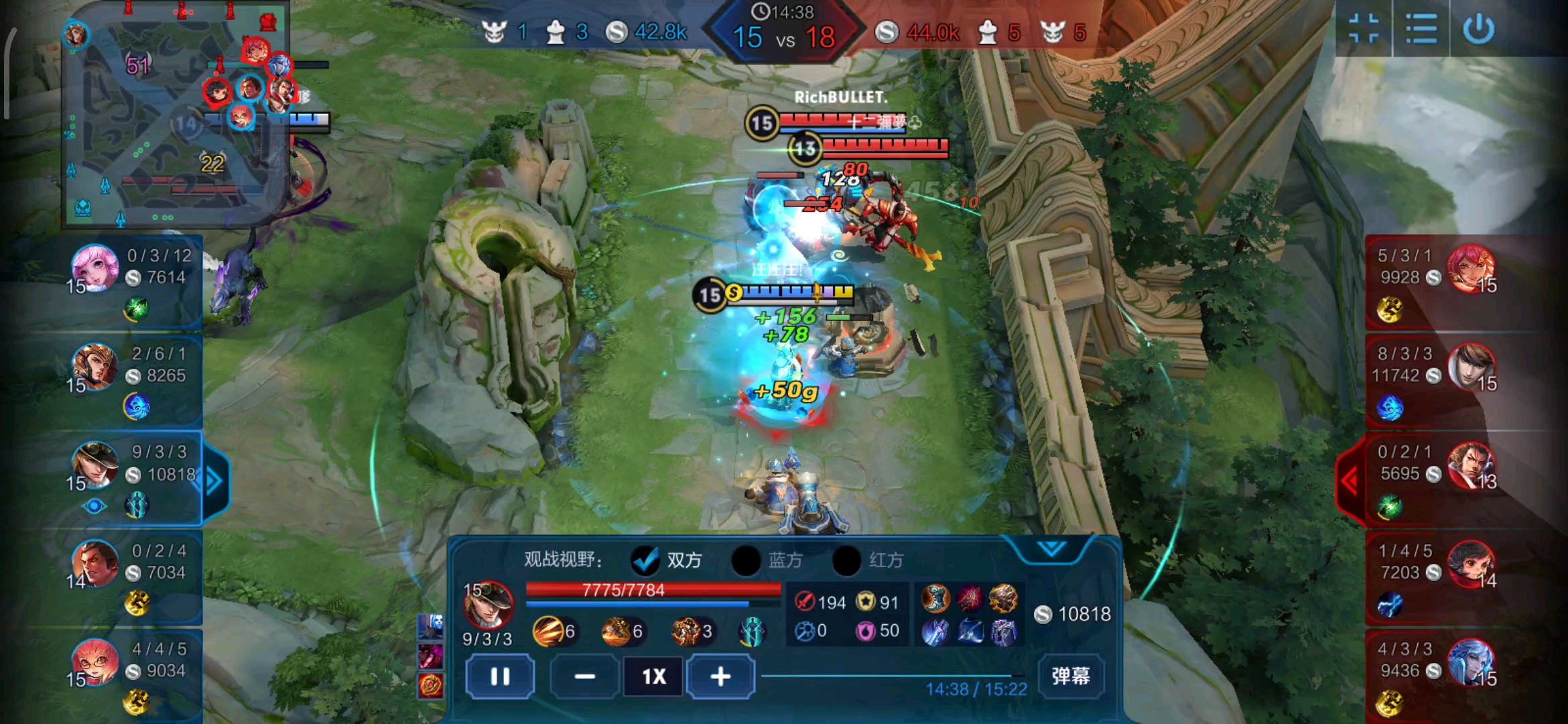Screen dimensions: 1568x724
Task: Pause the replay playback
Action: (500, 676)
